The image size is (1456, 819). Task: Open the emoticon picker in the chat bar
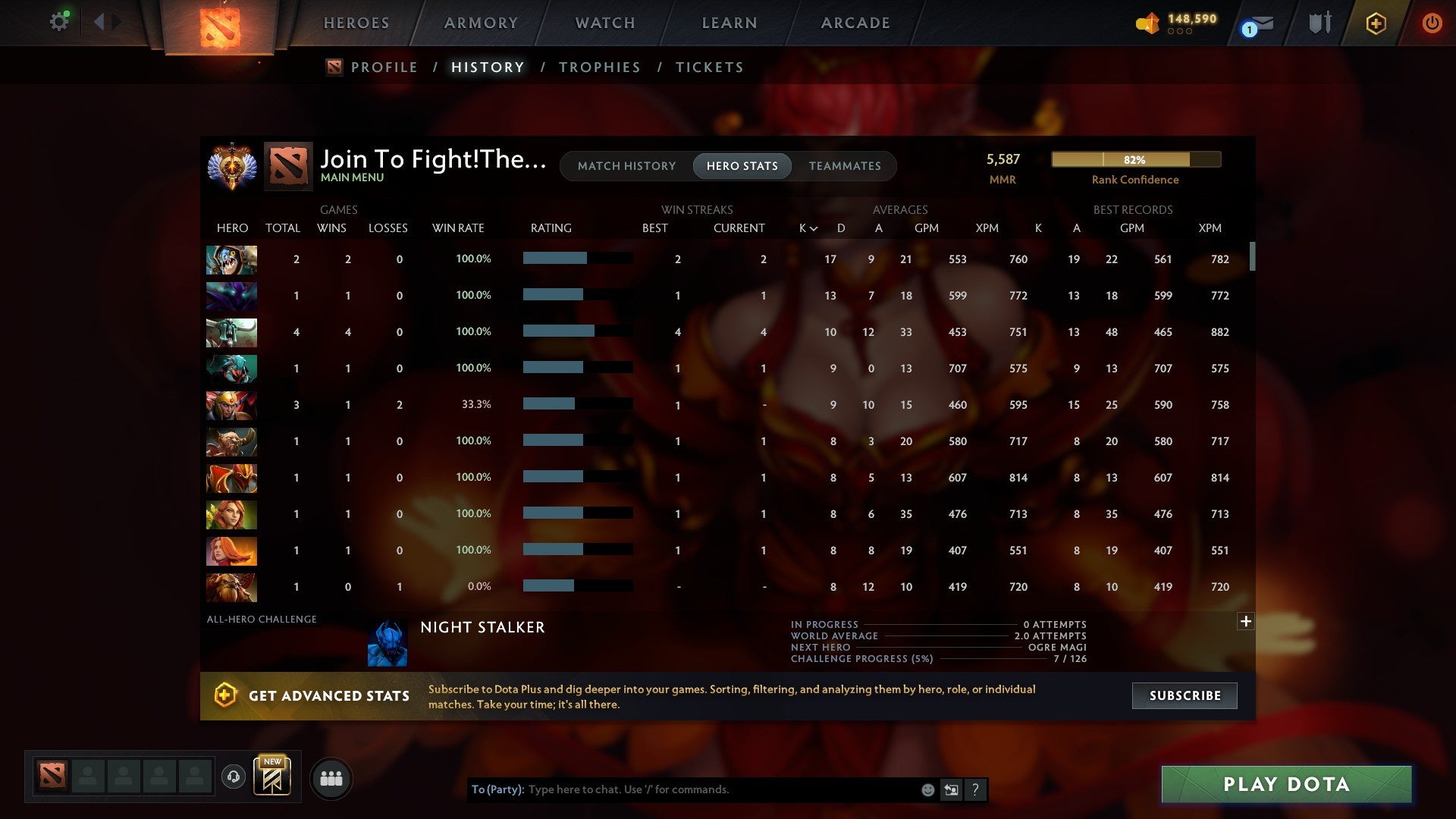927,789
